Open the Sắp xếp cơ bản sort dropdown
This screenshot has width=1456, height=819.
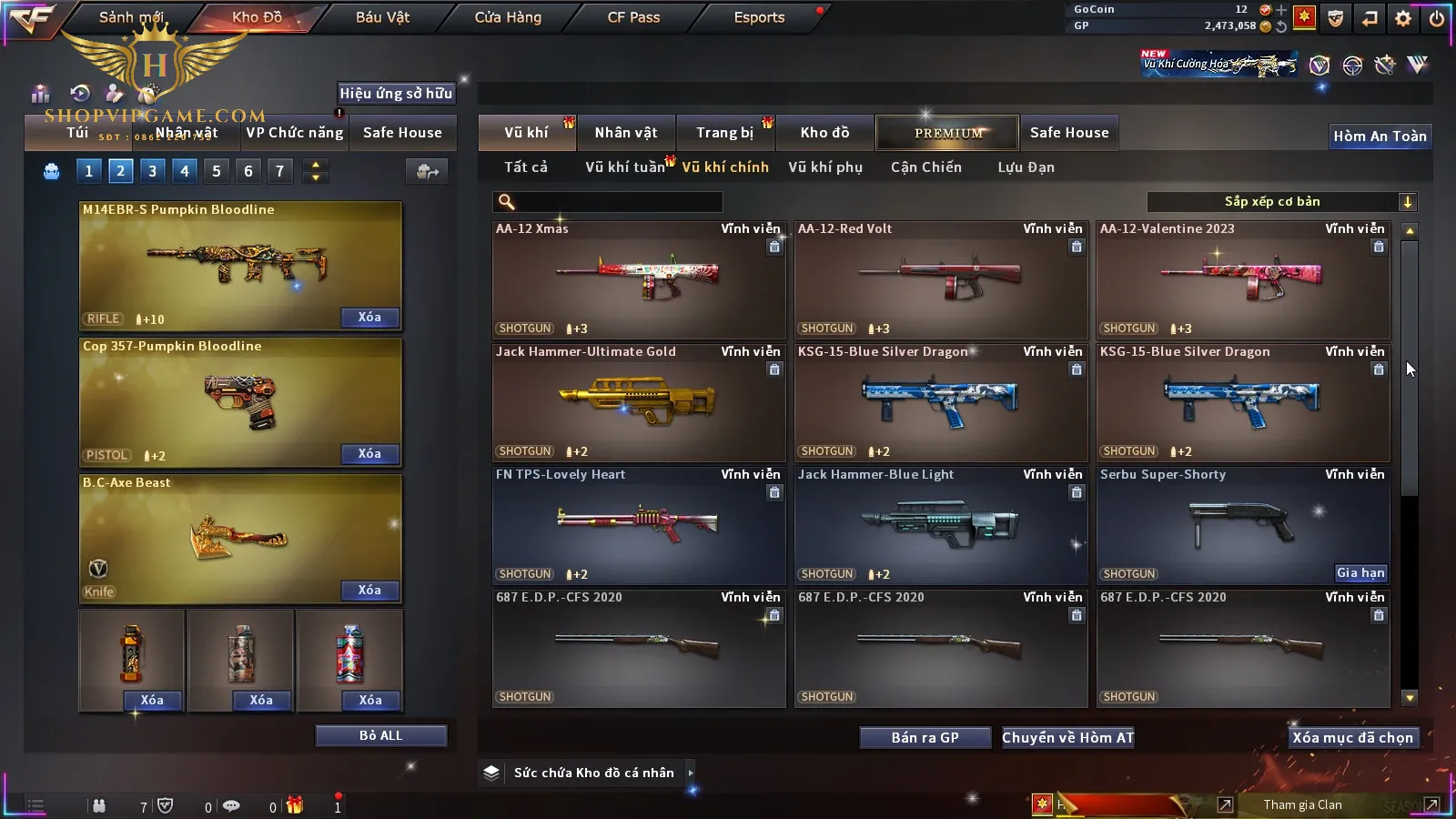1281,202
